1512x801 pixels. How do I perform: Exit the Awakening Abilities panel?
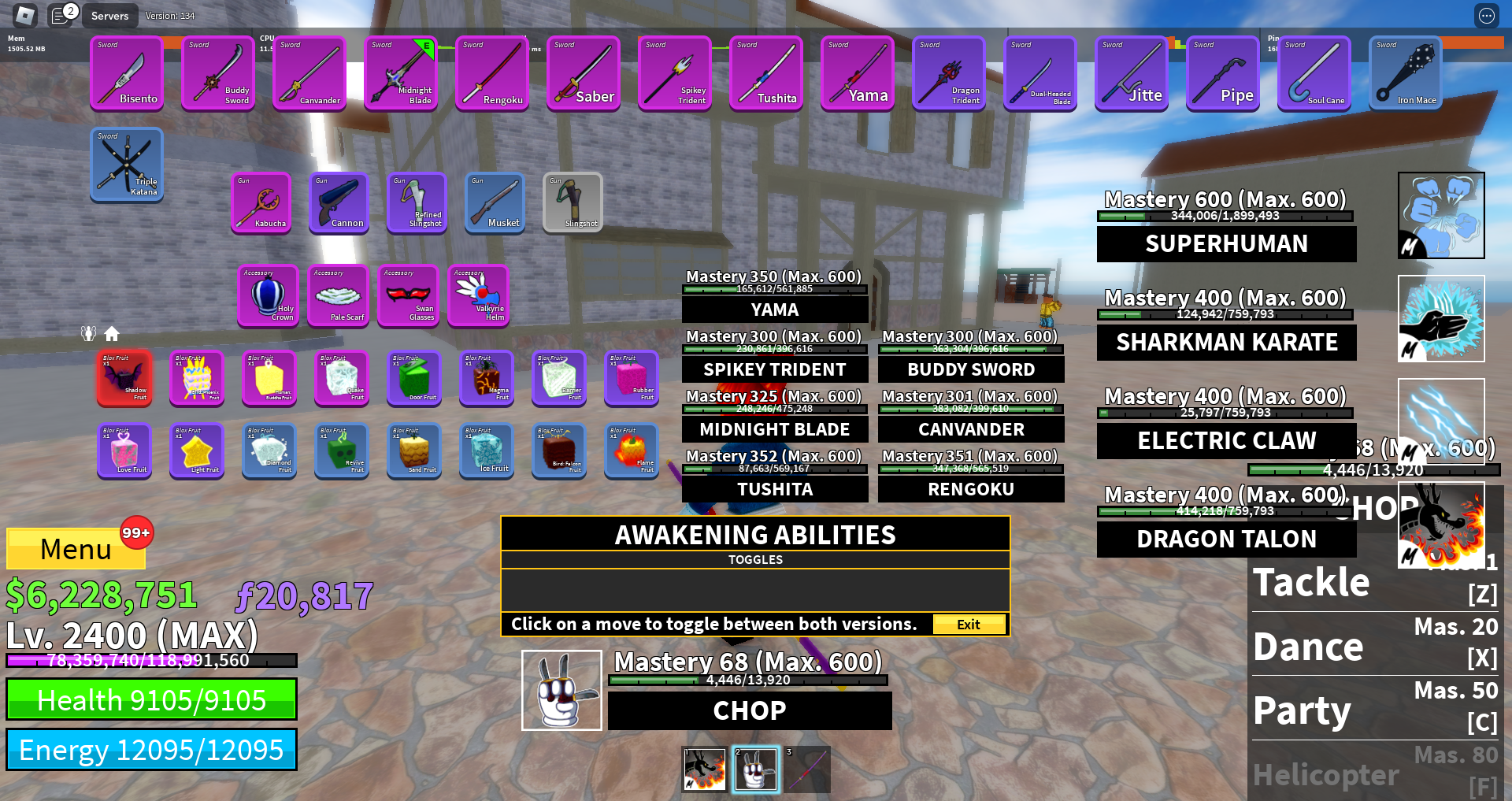click(x=969, y=625)
